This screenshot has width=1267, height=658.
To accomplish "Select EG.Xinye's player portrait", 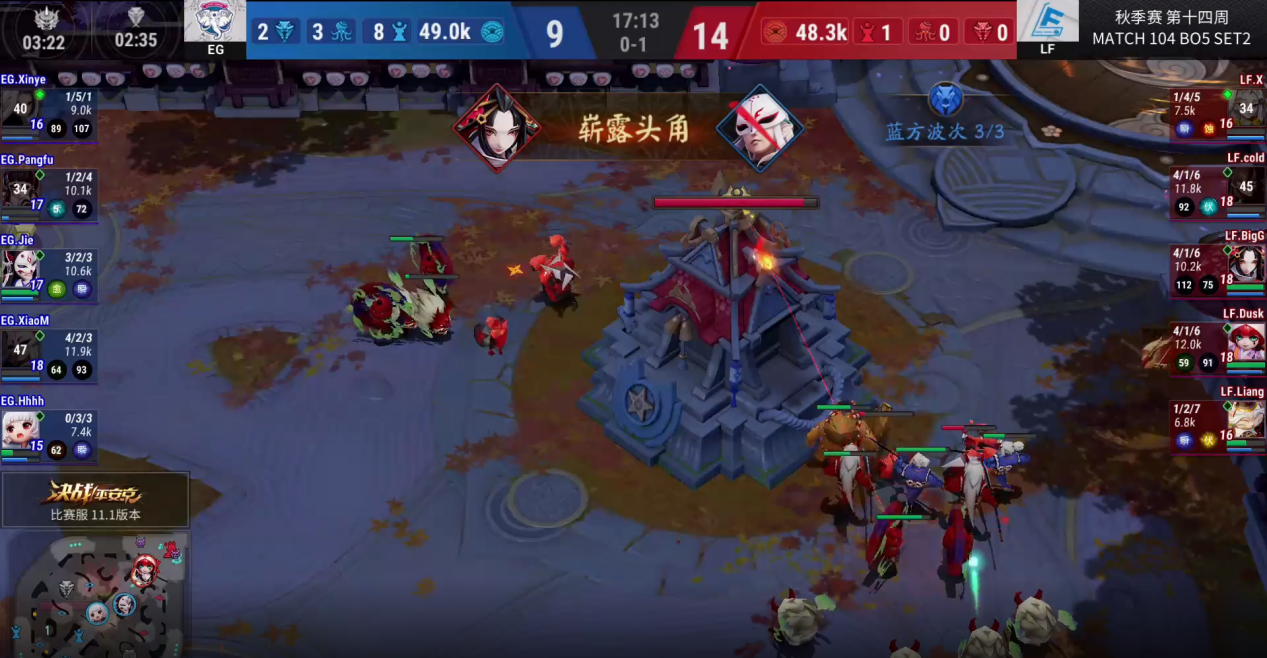I will pos(21,108).
